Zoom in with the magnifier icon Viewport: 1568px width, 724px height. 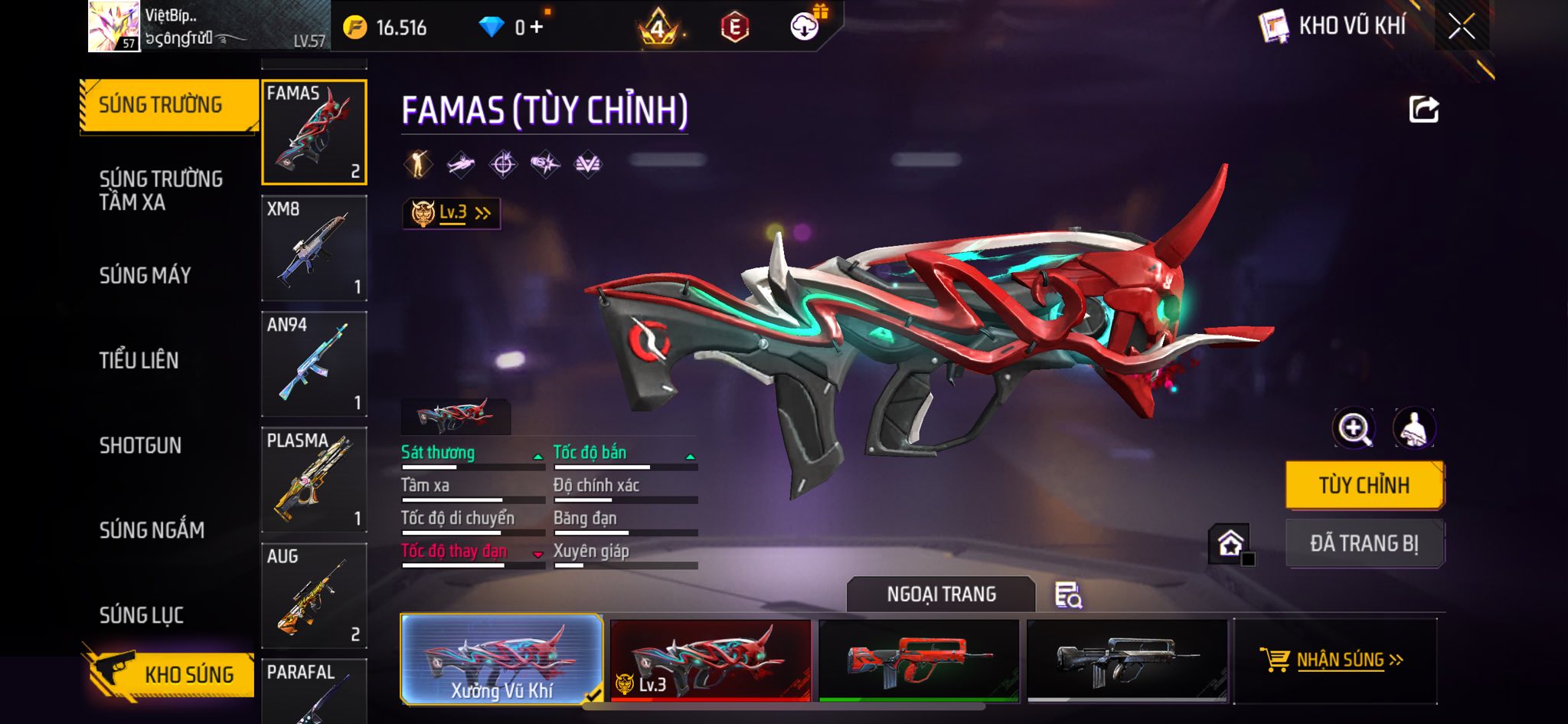pyautogui.click(x=1354, y=428)
